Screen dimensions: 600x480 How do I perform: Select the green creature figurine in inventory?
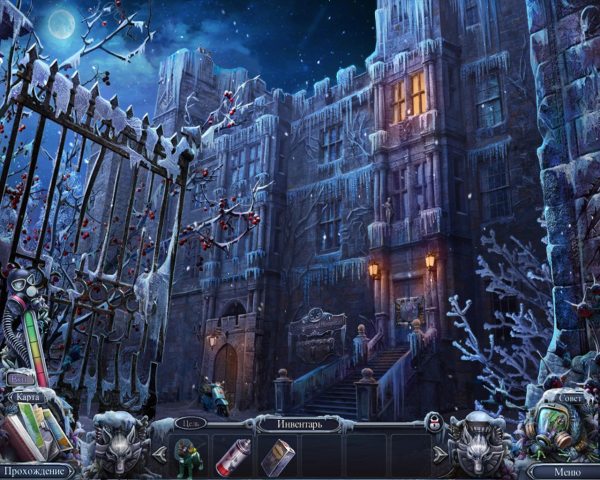pyautogui.click(x=187, y=456)
